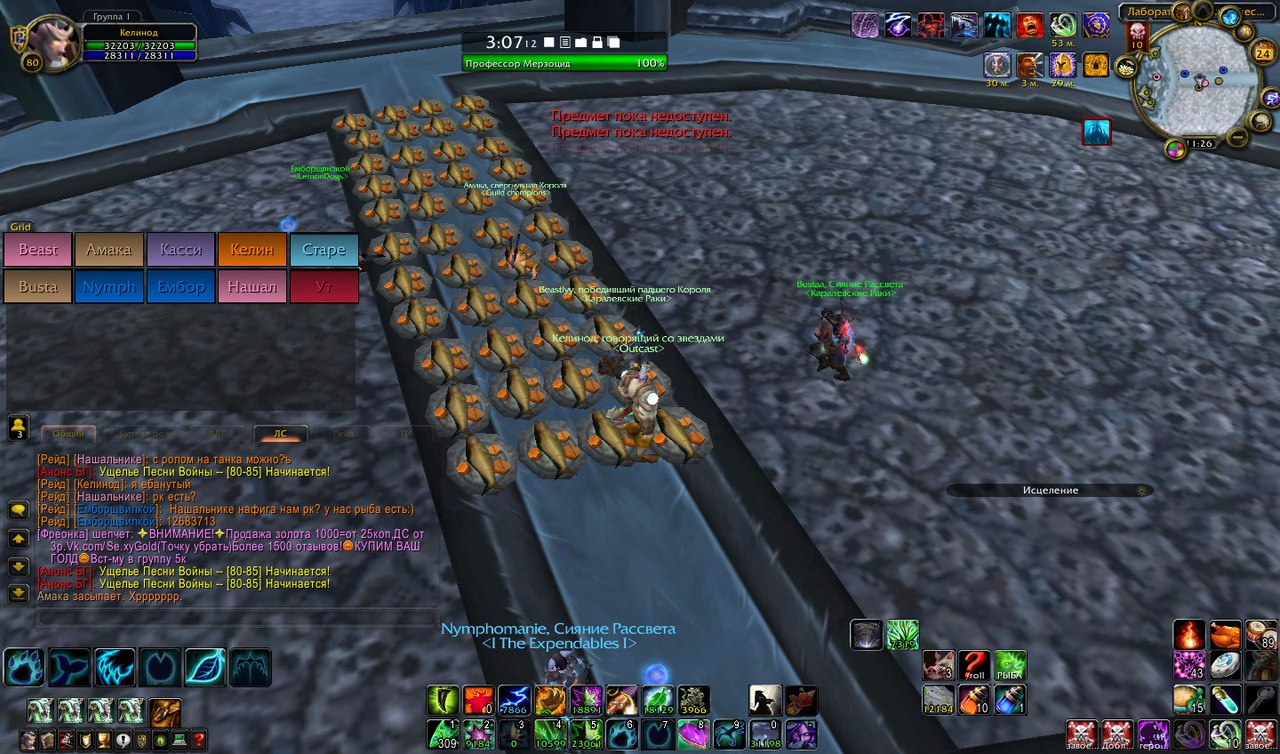Select the red Ут raid cell

(x=323, y=287)
